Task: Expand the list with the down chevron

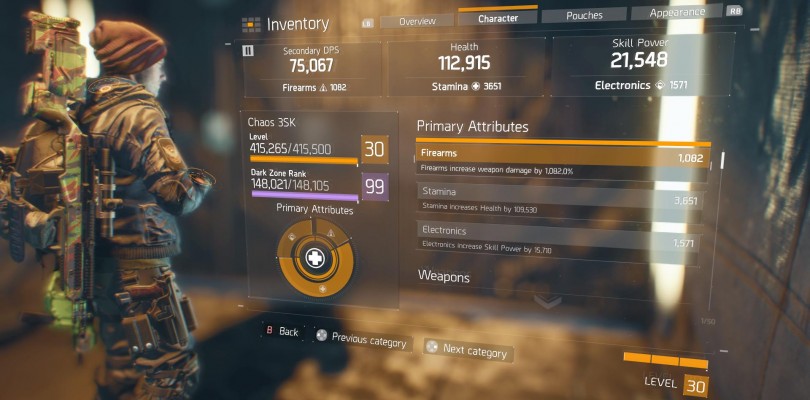Action: tap(548, 300)
